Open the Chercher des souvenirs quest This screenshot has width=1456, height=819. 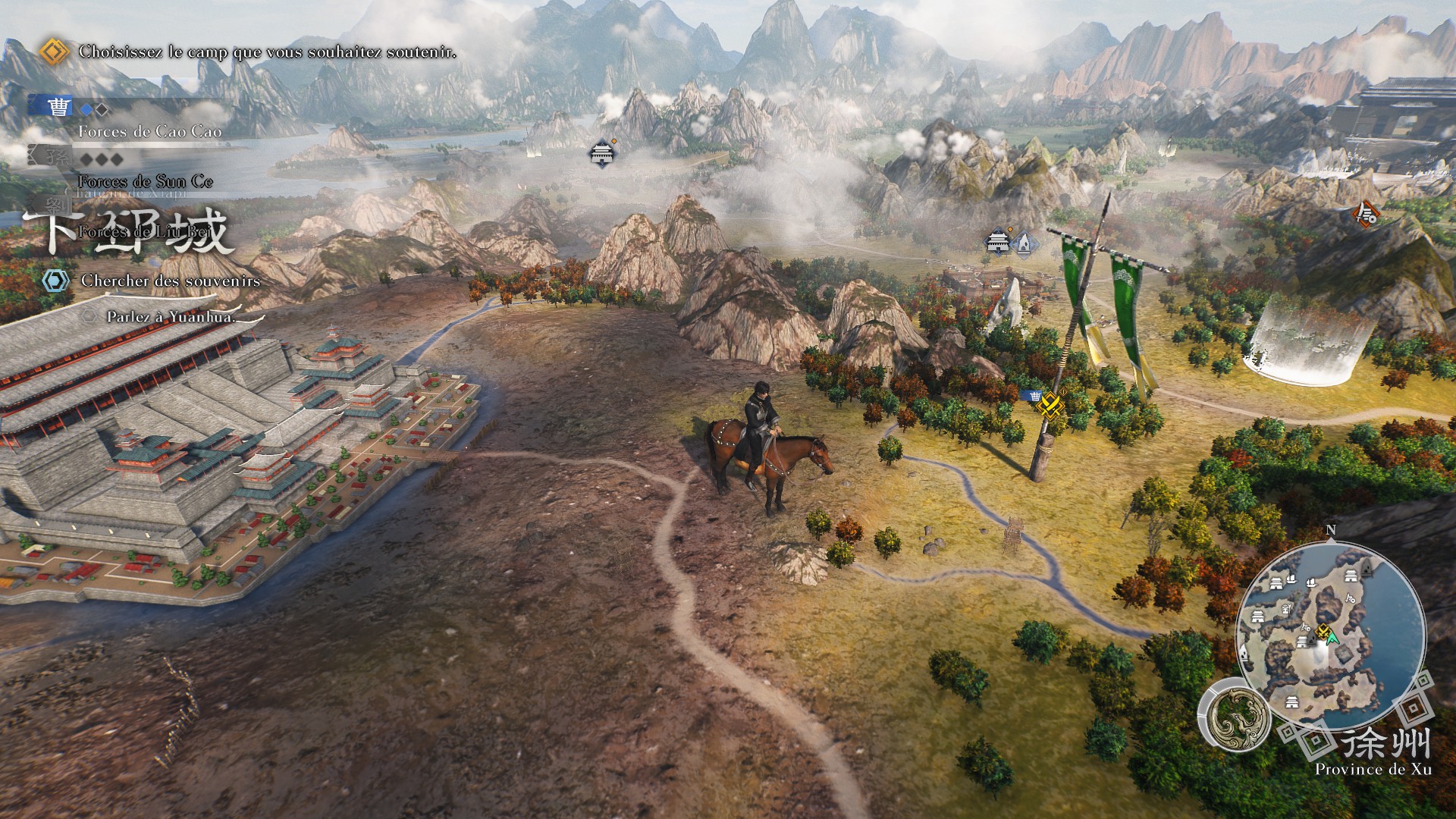pos(170,281)
